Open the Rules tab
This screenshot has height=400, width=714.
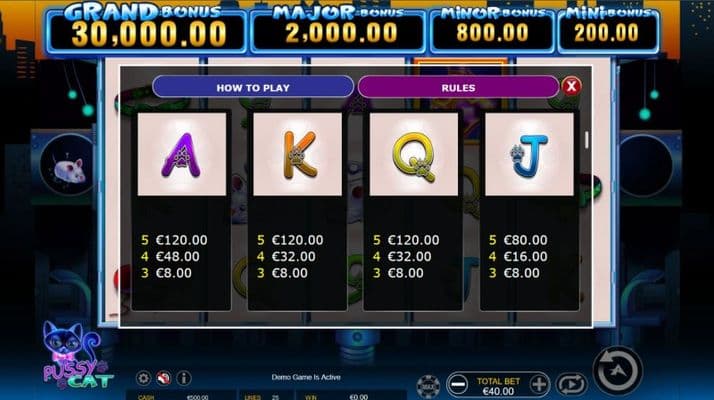[x=458, y=88]
